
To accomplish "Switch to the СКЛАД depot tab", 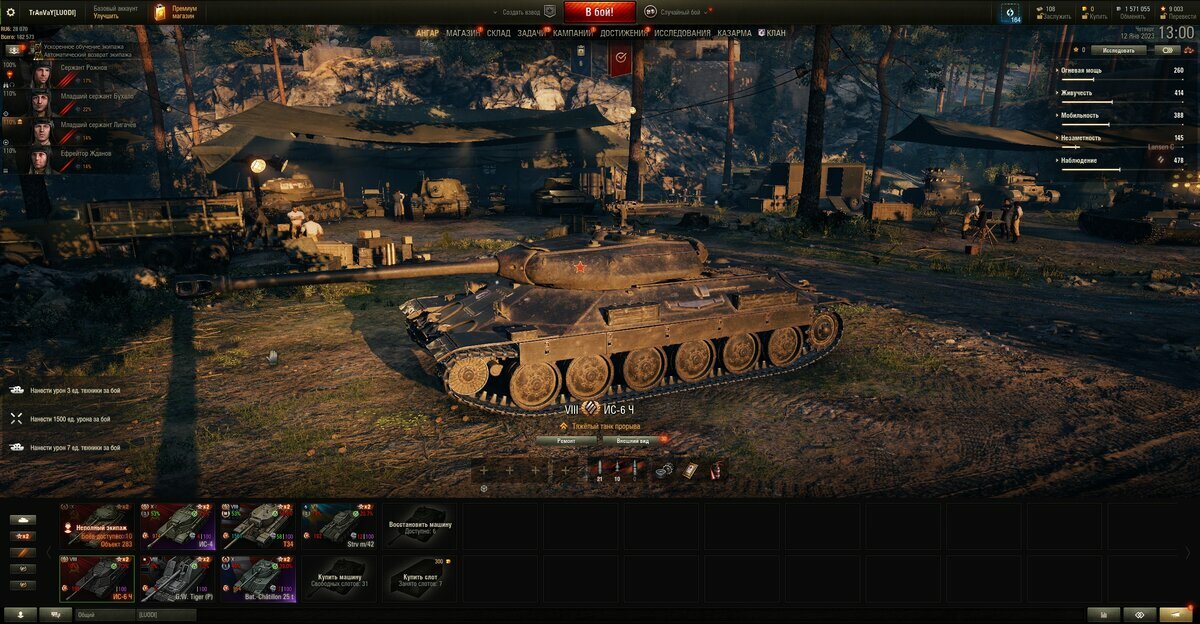I will pos(498,33).
